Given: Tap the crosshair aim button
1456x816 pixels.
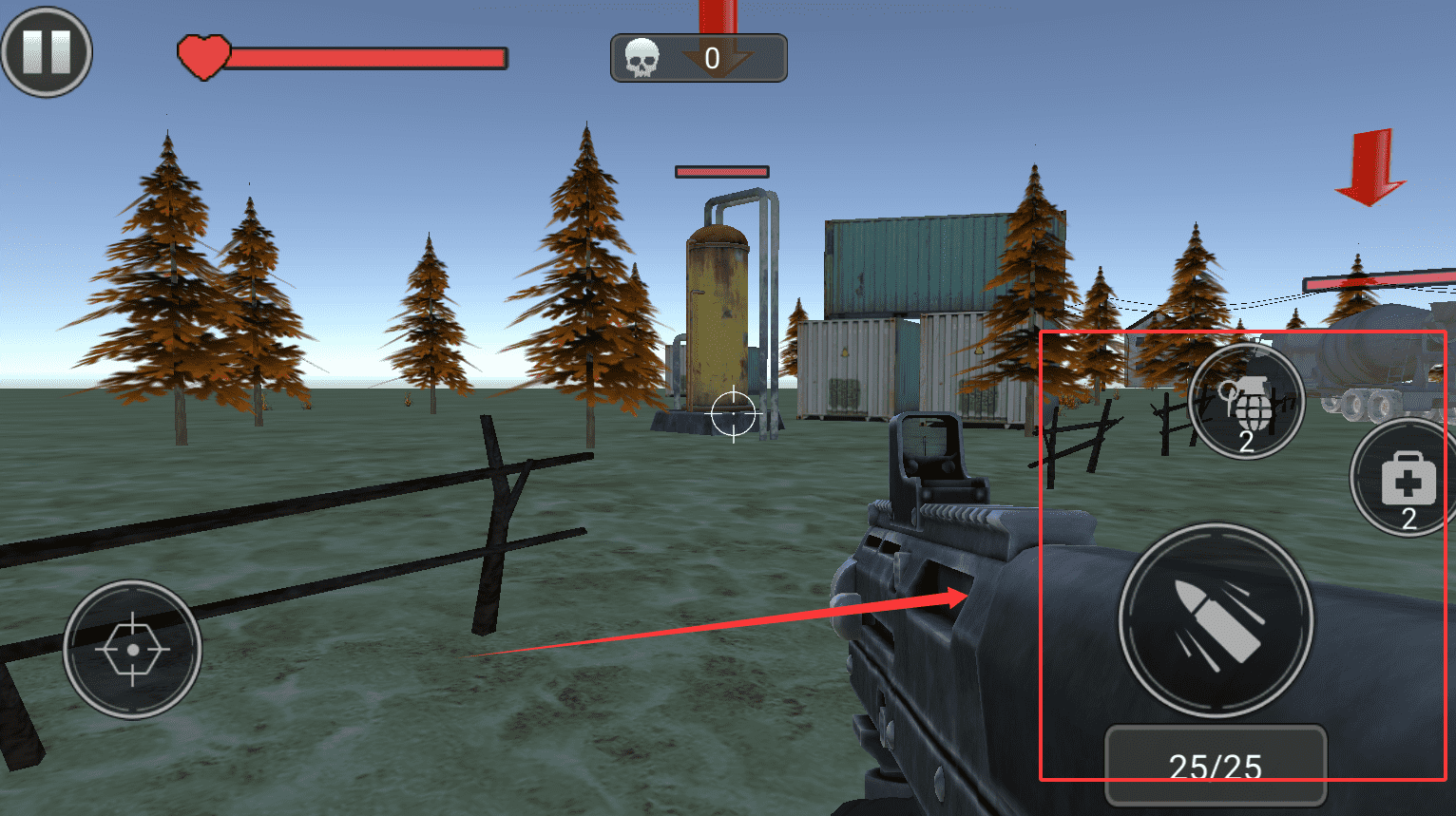Looking at the screenshot, I should 132,650.
